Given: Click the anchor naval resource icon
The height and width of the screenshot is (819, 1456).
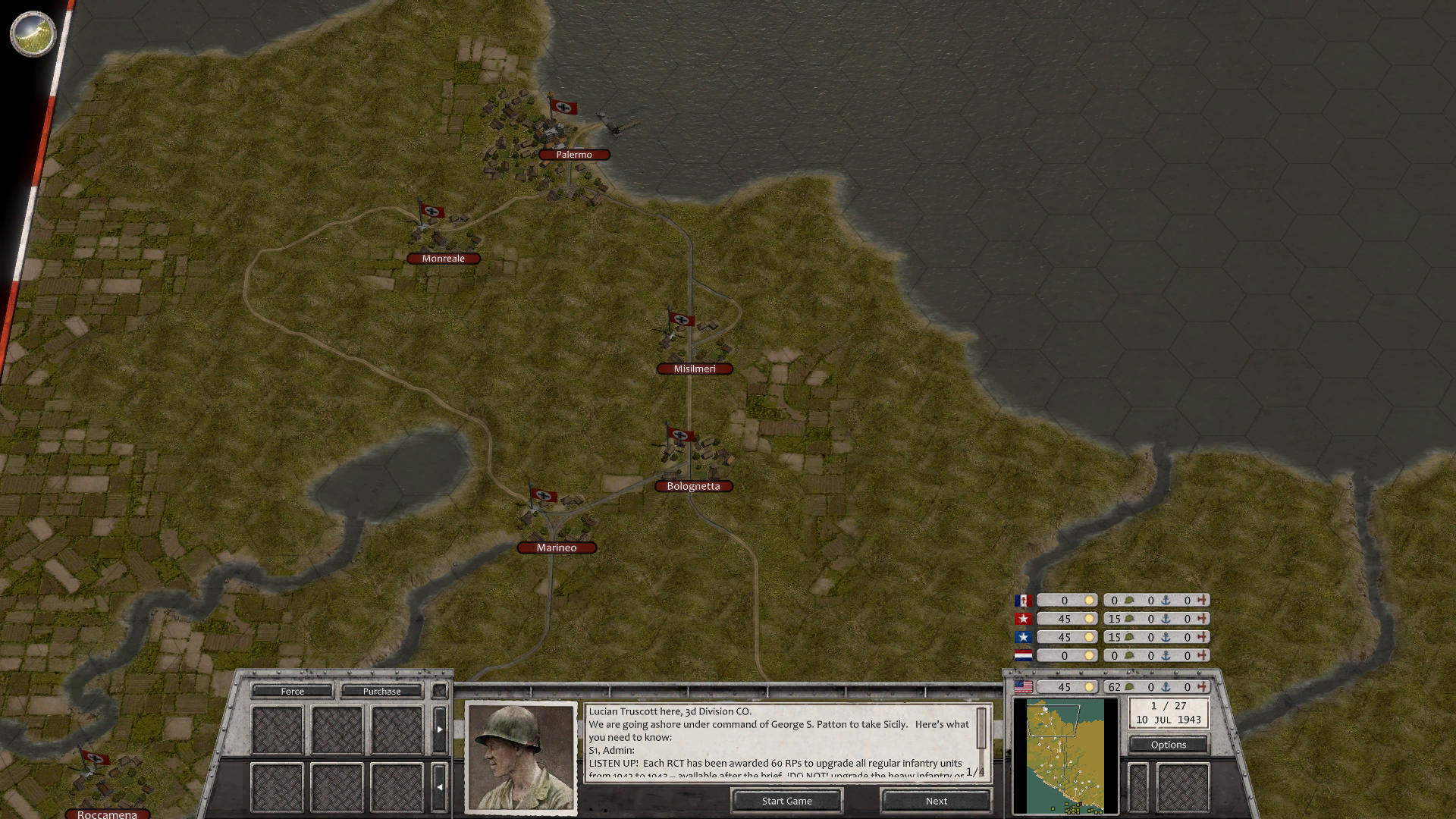Looking at the screenshot, I should [x=1165, y=687].
